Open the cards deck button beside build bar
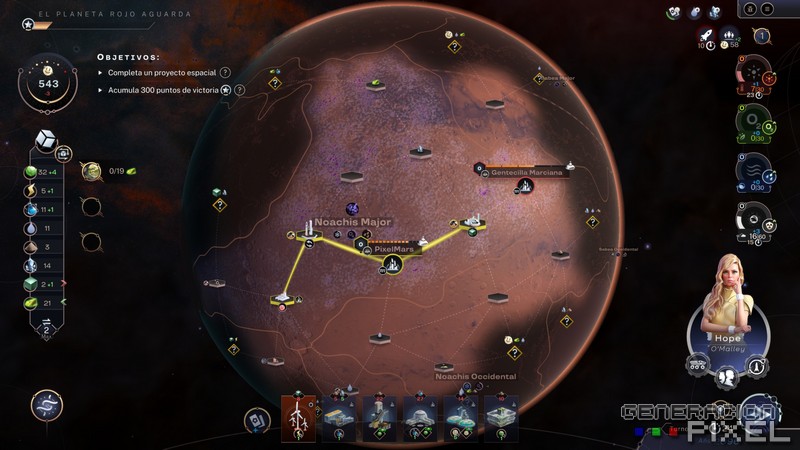This screenshot has height=450, width=800. click(259, 419)
